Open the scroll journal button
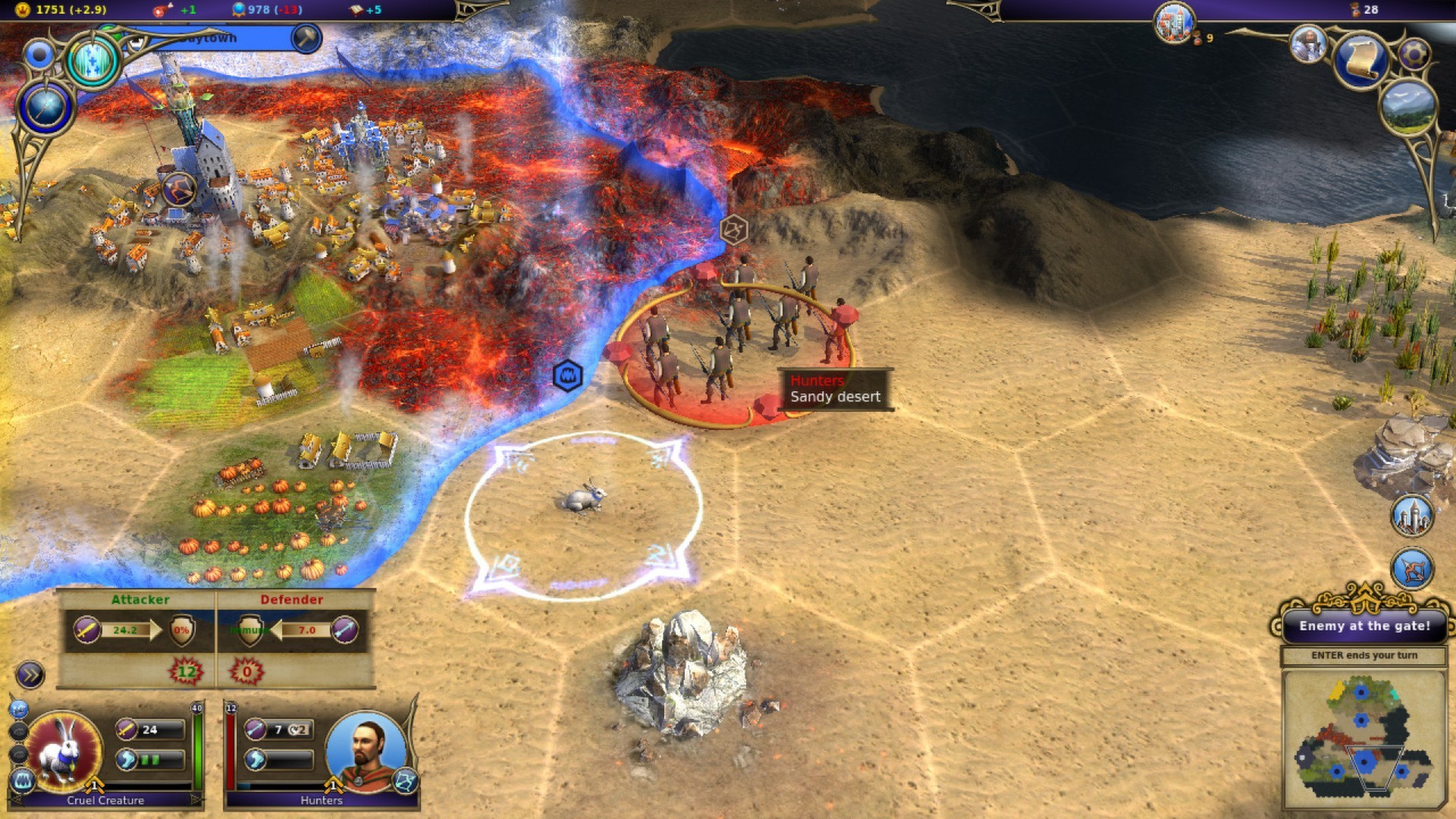This screenshot has width=1456, height=819. (1360, 61)
